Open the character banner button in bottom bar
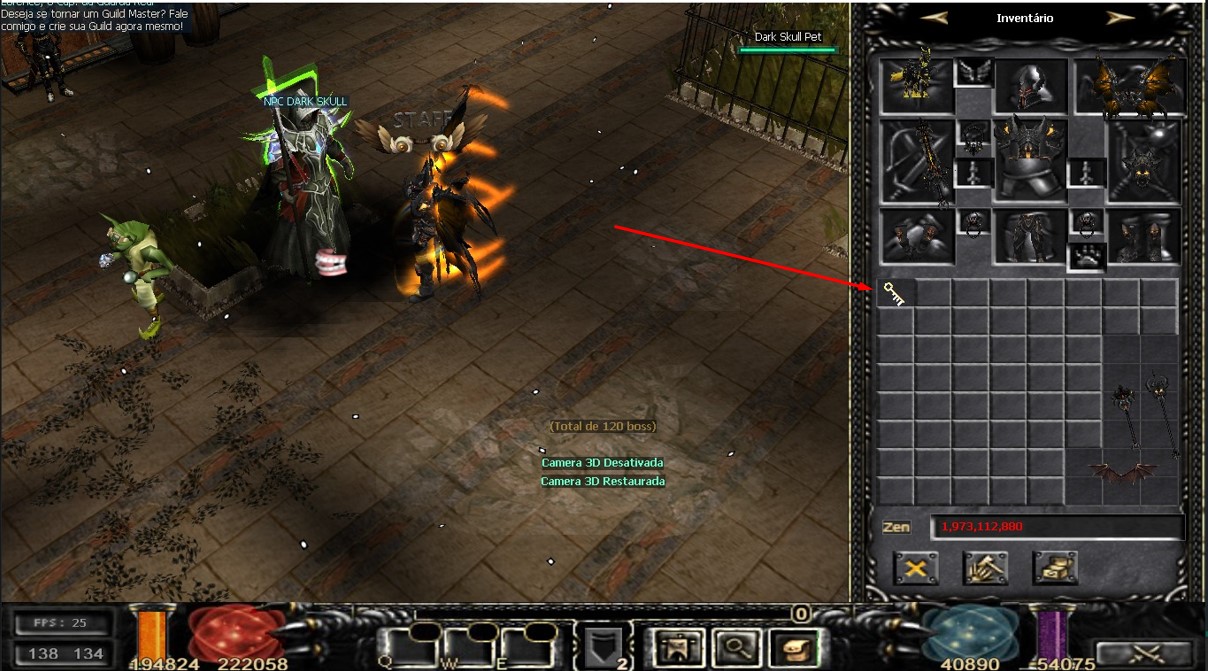Image resolution: width=1208 pixels, height=671 pixels. tap(682, 647)
